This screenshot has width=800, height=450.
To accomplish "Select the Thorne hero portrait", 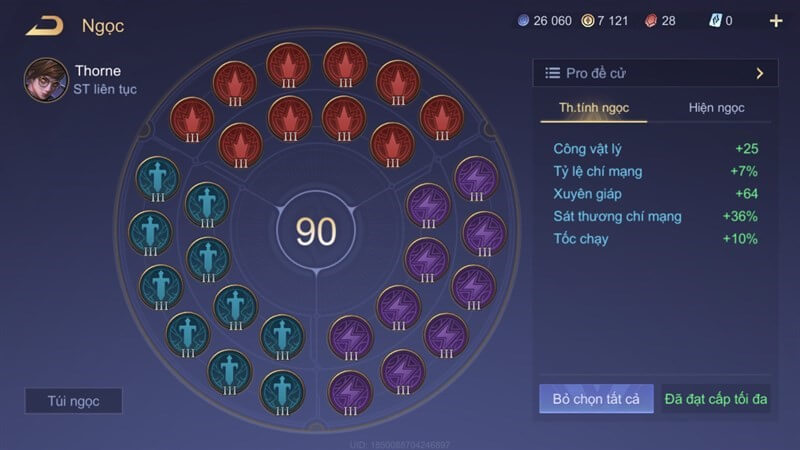I will pos(46,79).
